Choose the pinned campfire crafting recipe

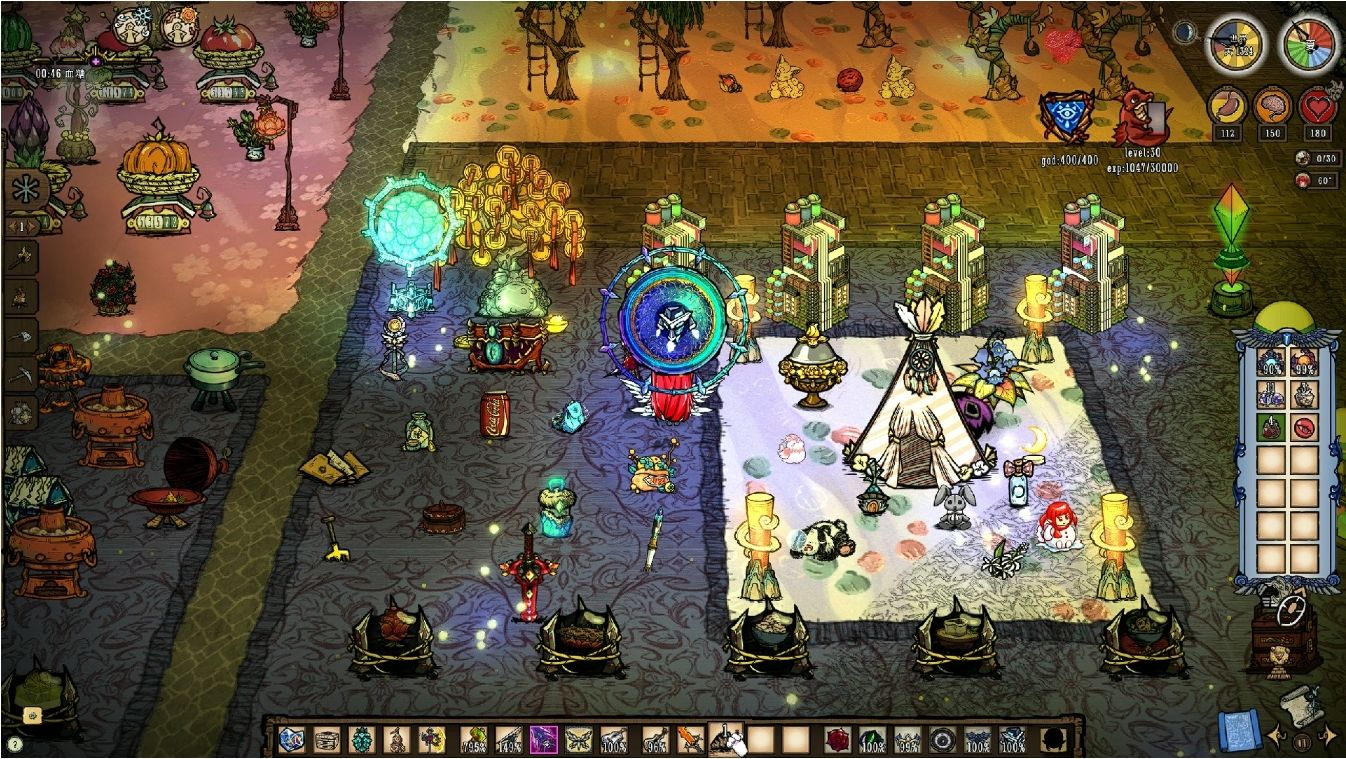coord(22,296)
